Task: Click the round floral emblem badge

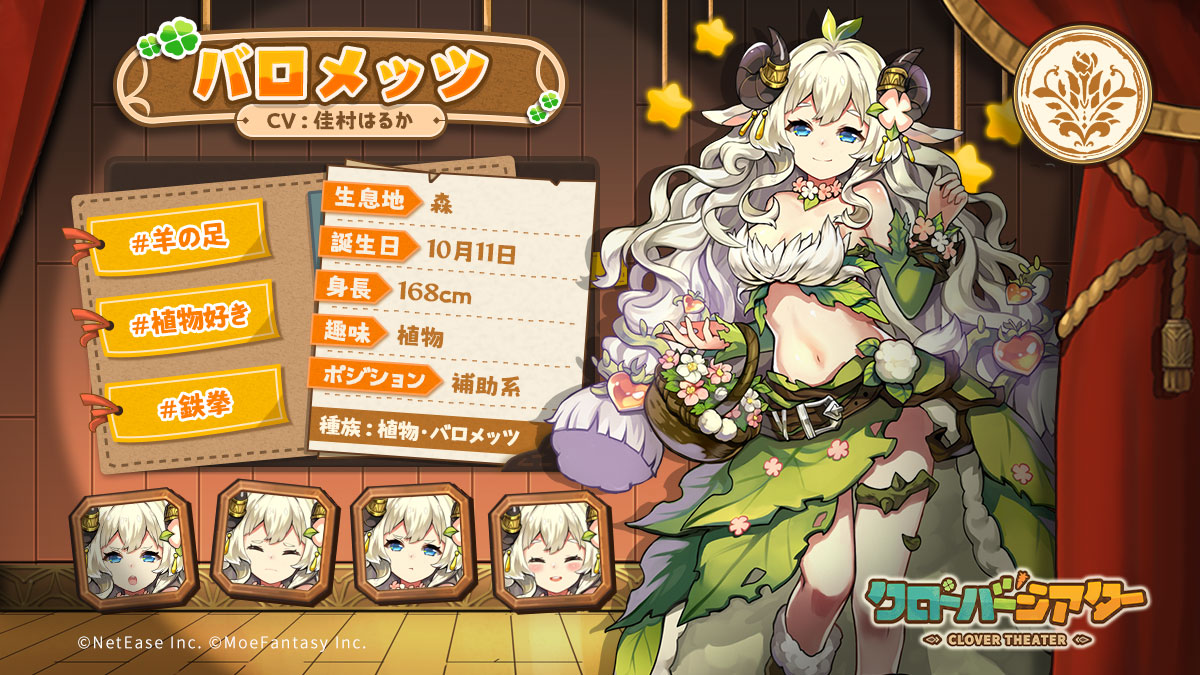Action: [x=1082, y=95]
